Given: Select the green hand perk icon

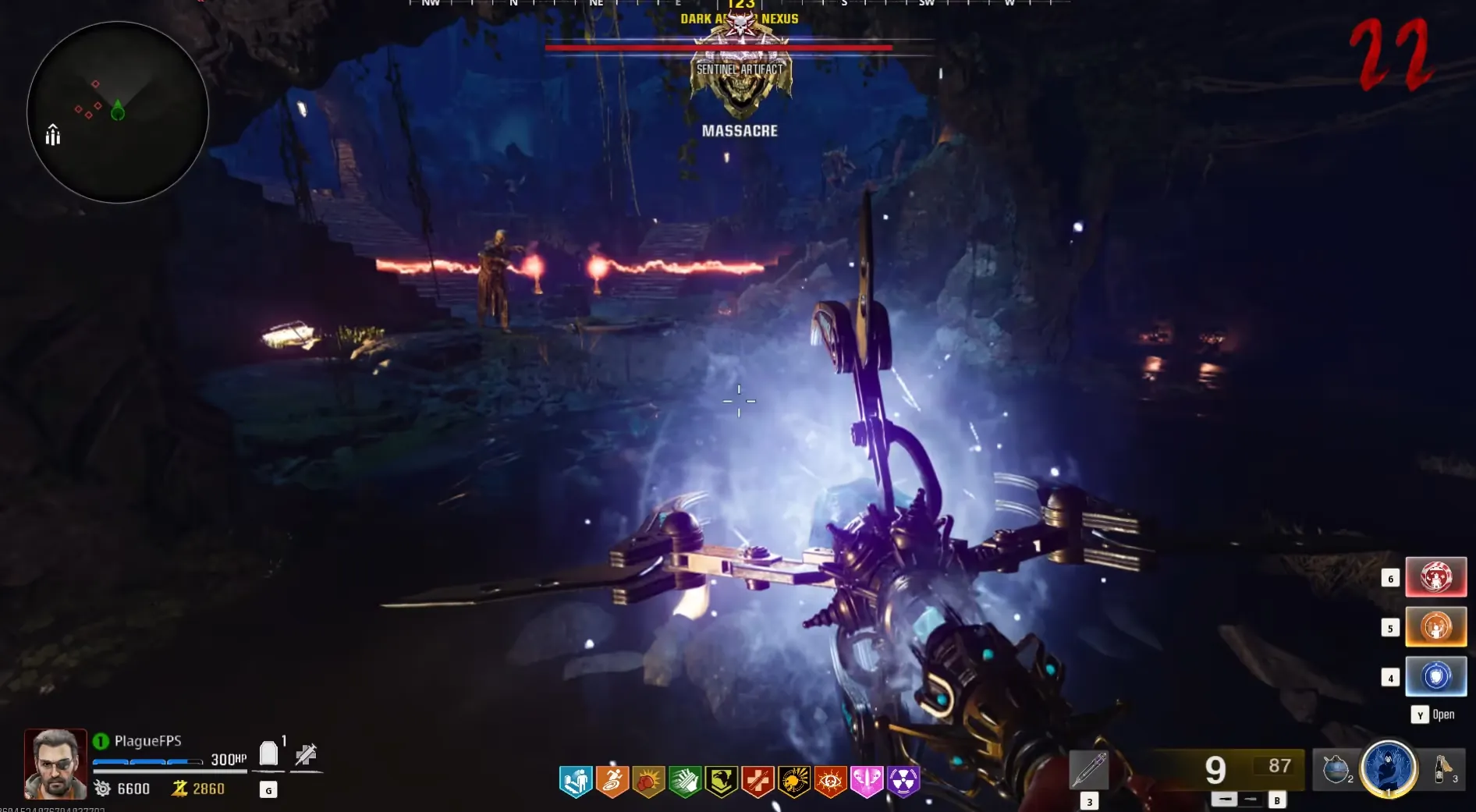Looking at the screenshot, I should [685, 781].
